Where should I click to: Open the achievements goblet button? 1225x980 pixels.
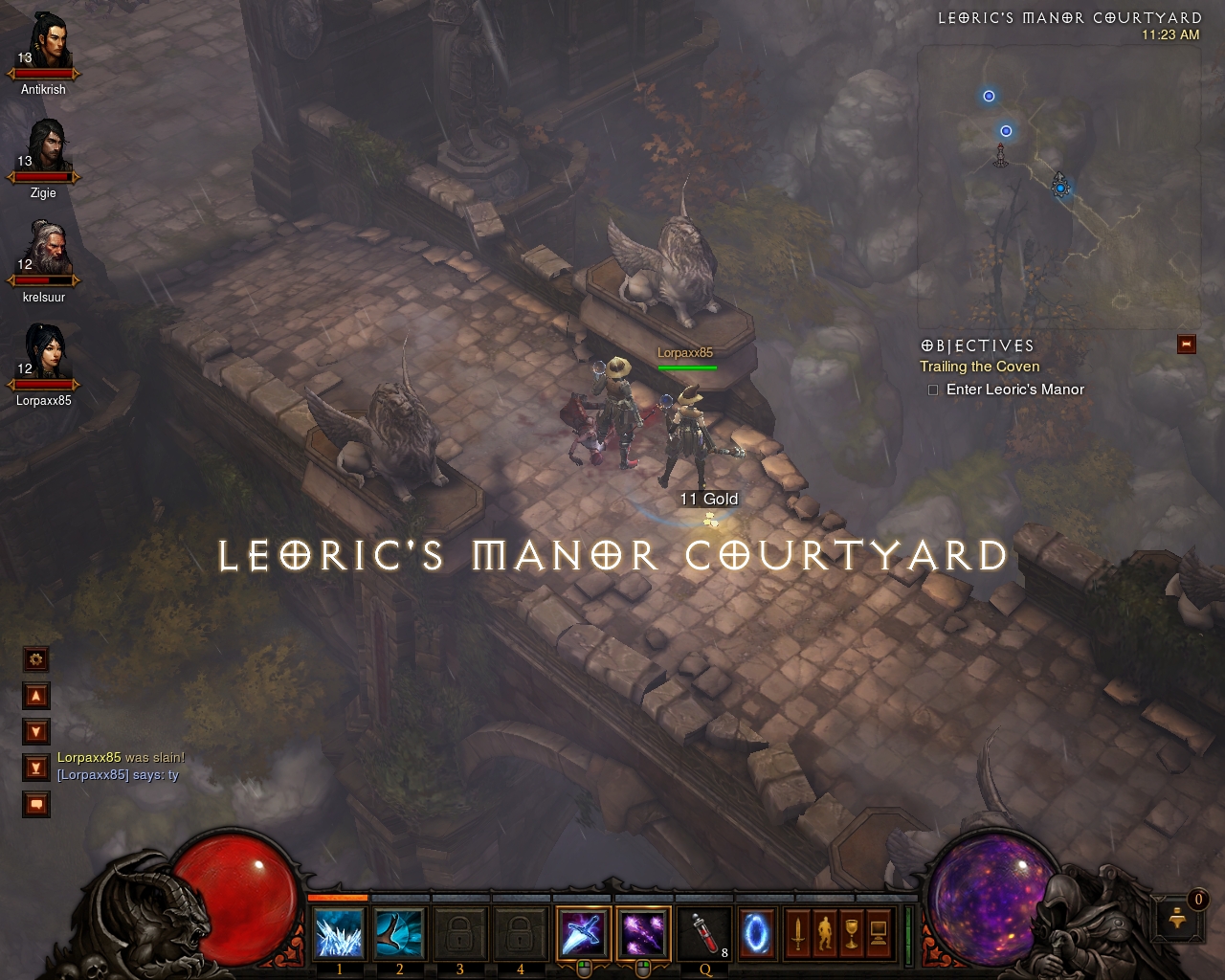pyautogui.click(x=851, y=933)
